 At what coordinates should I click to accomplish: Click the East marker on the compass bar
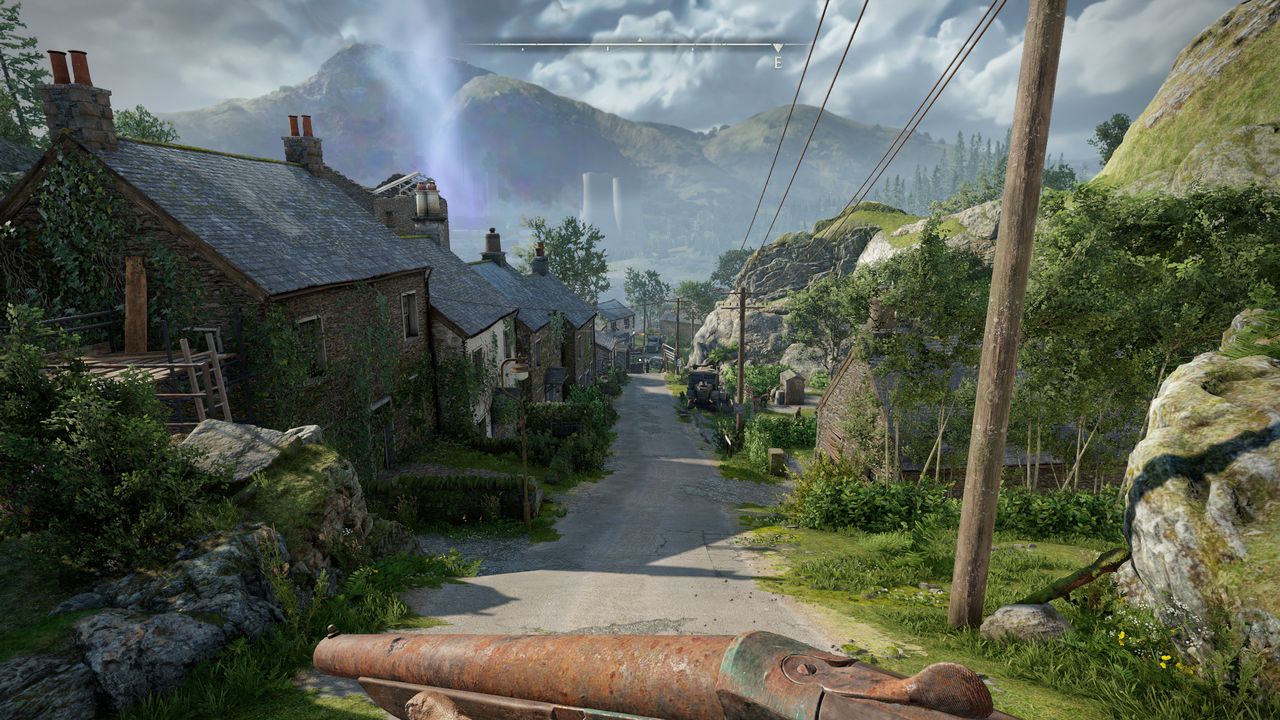tap(777, 59)
